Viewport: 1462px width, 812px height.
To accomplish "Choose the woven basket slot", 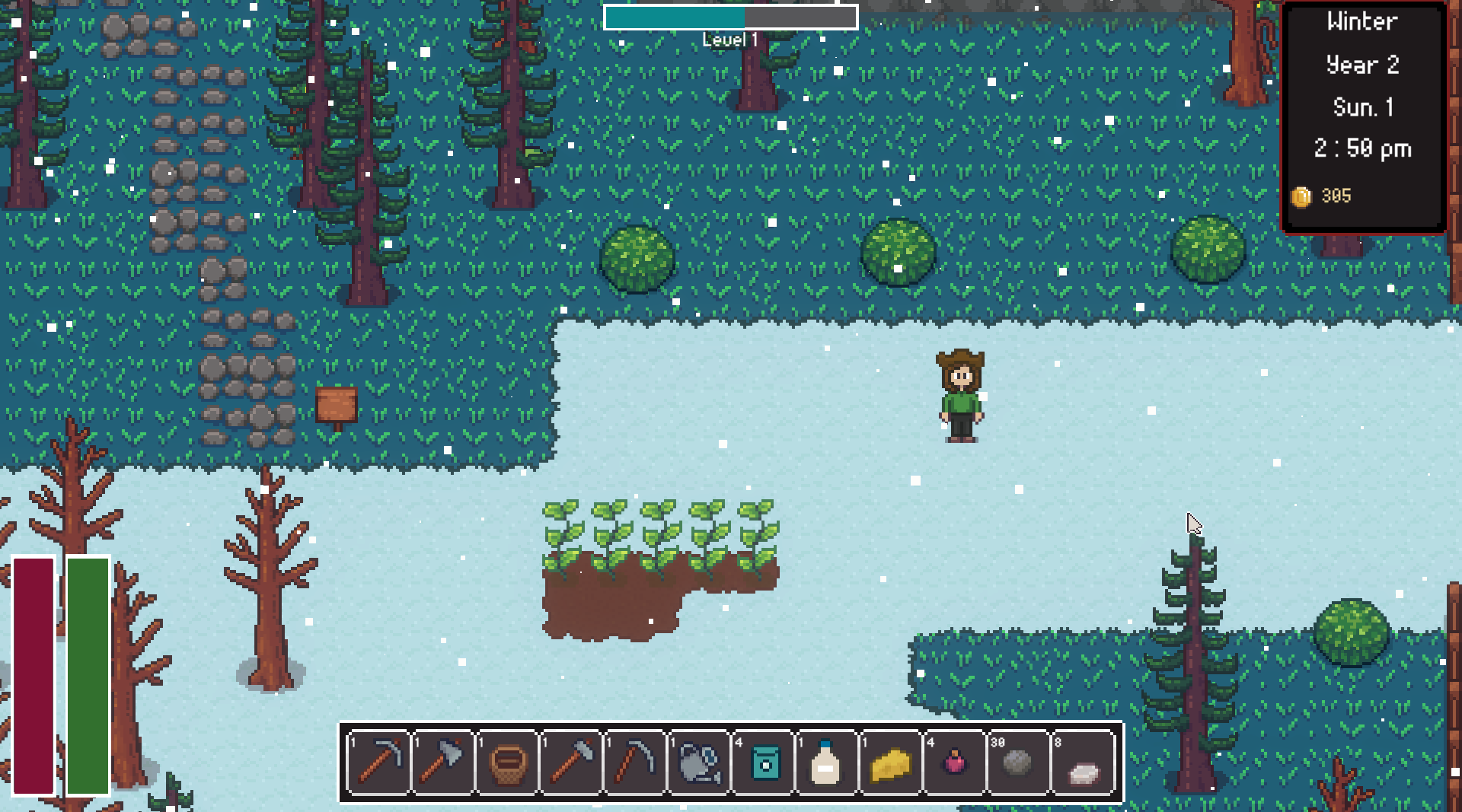I will [x=507, y=762].
